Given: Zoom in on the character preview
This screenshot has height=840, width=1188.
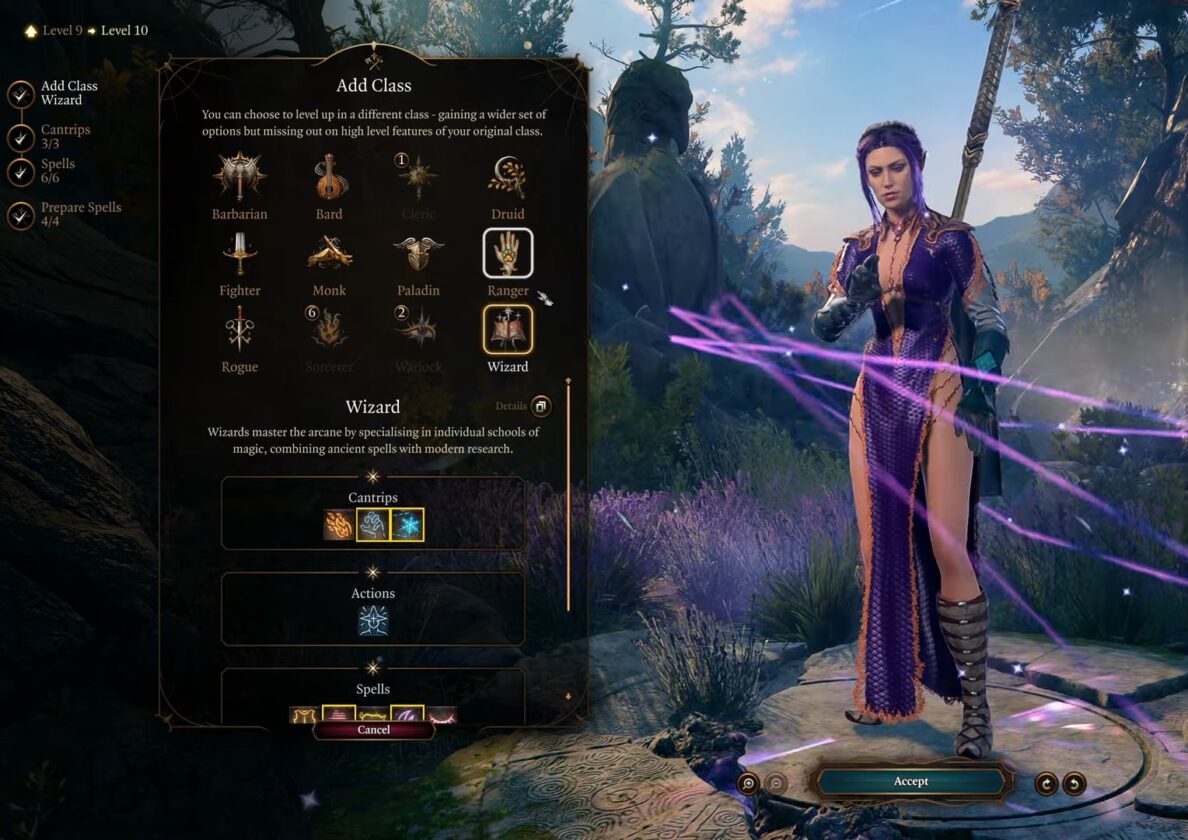Looking at the screenshot, I should pos(748,783).
